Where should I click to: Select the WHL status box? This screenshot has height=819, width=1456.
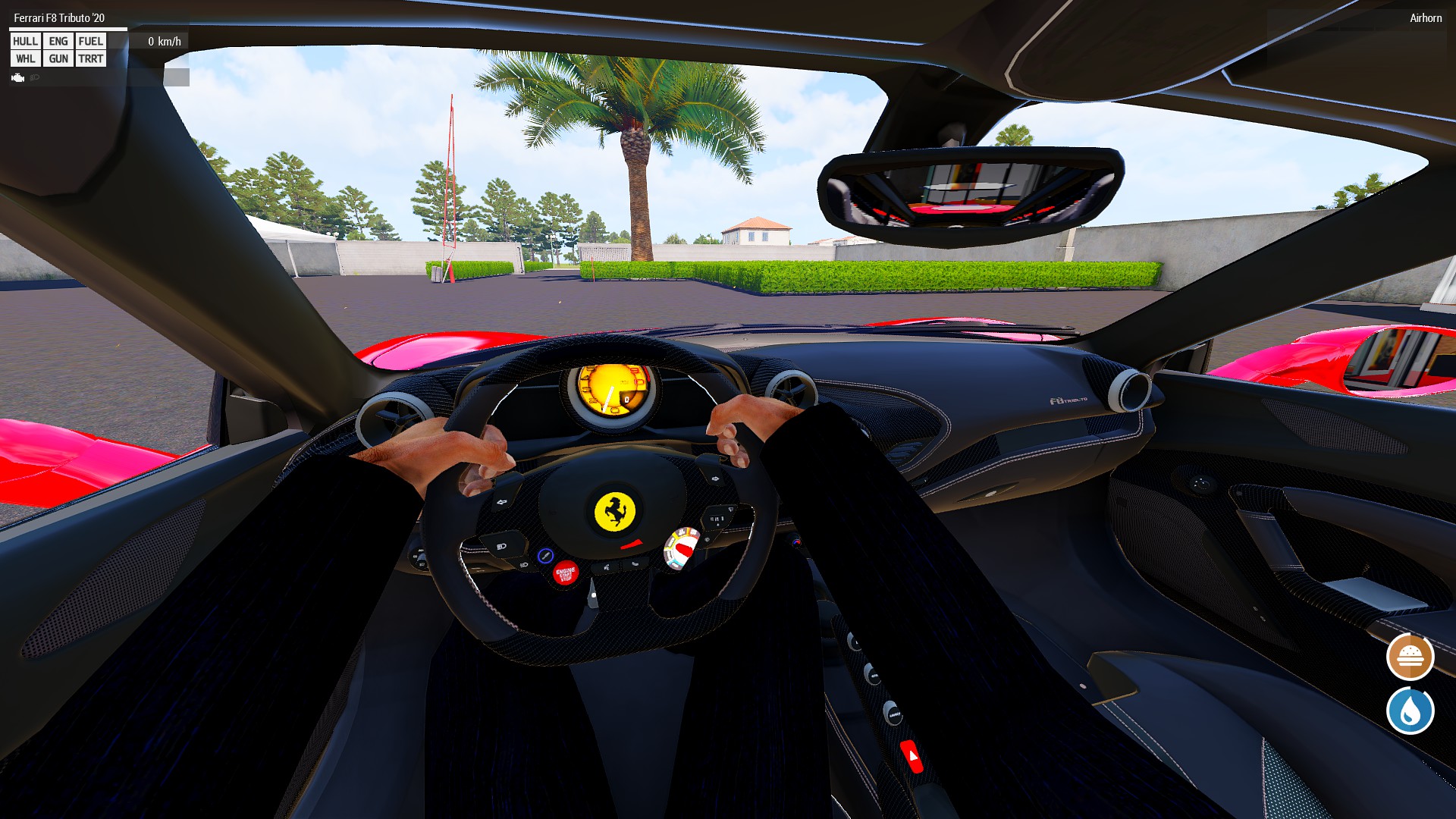25,58
